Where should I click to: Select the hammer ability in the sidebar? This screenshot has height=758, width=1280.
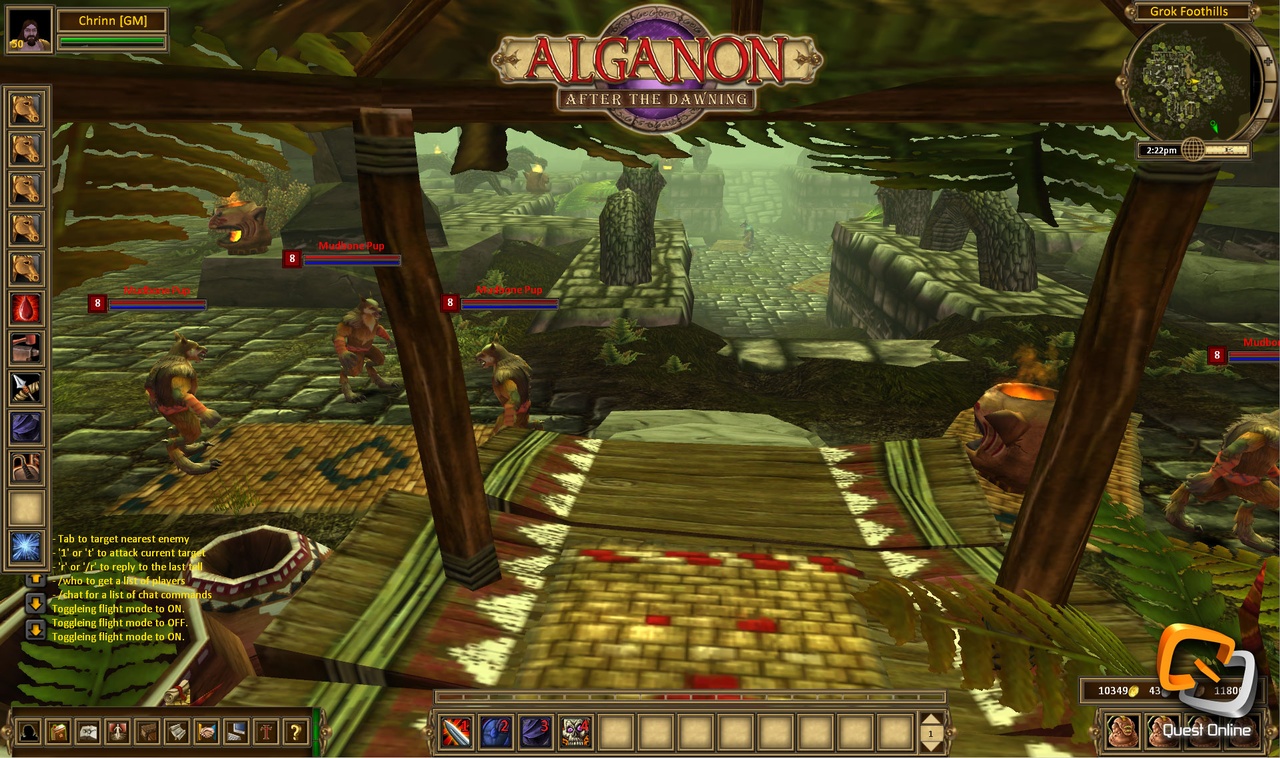[x=26, y=348]
